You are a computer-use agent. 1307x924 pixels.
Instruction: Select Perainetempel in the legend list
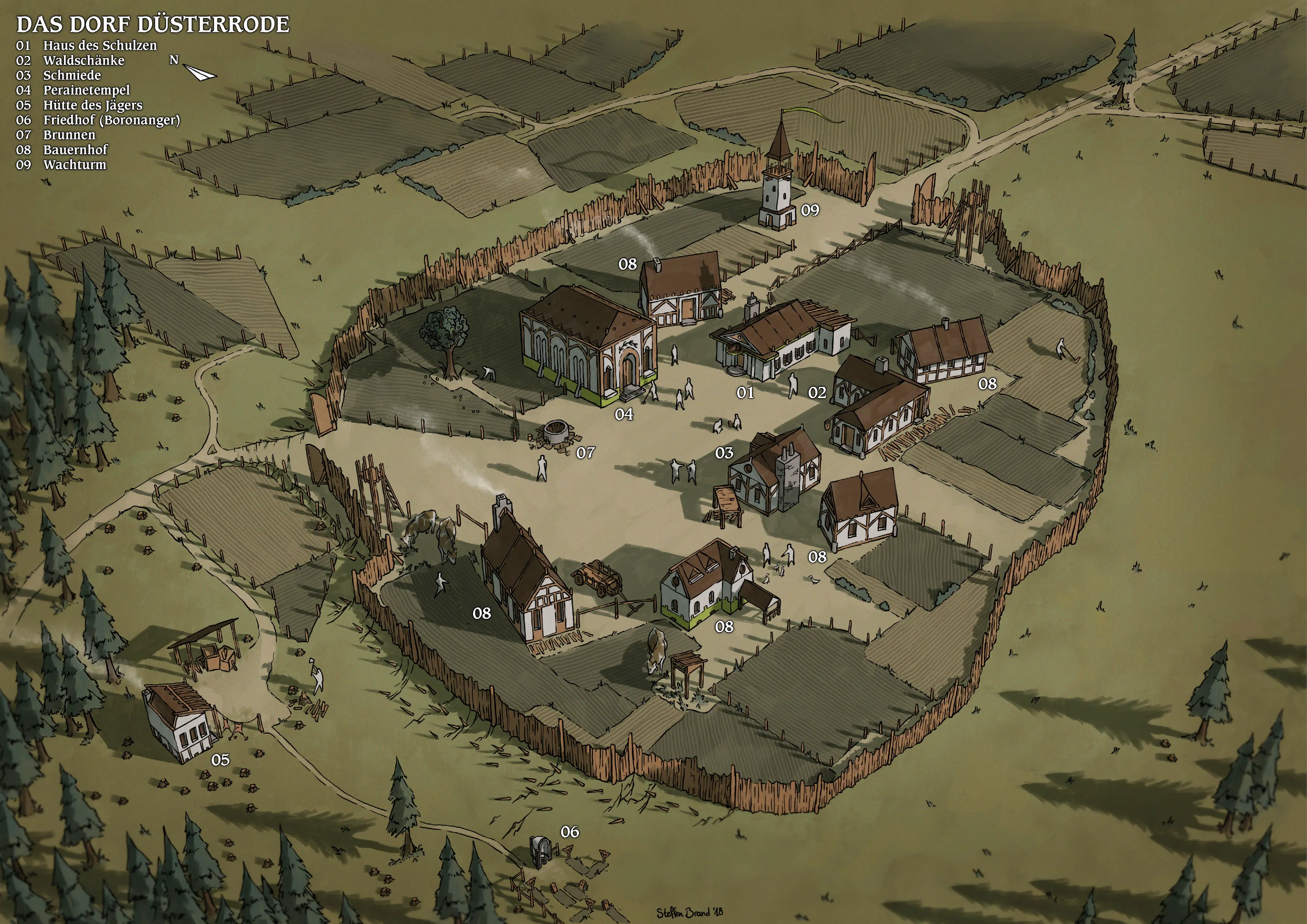[86, 90]
